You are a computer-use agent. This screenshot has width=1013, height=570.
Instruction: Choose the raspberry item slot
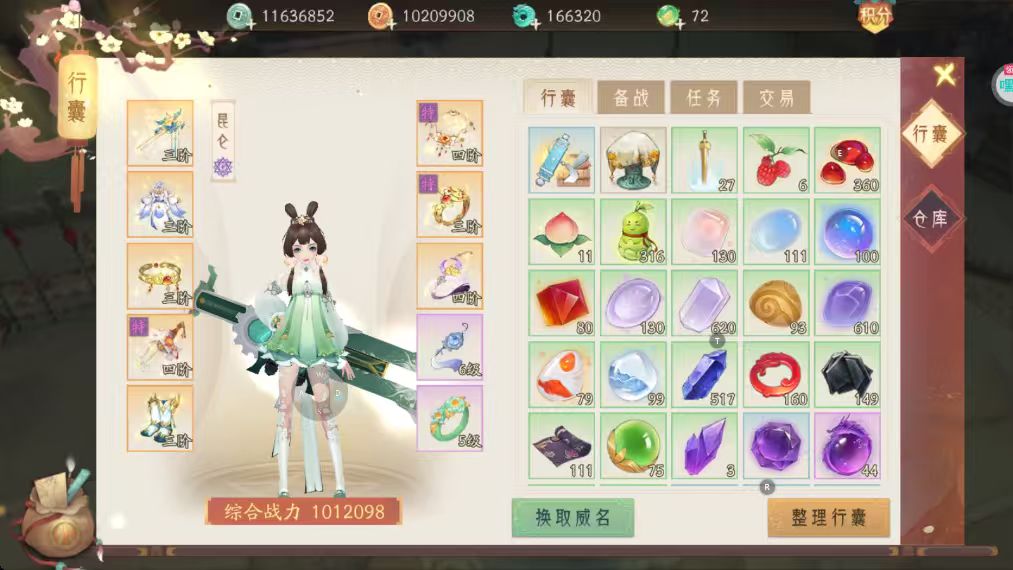pos(776,160)
